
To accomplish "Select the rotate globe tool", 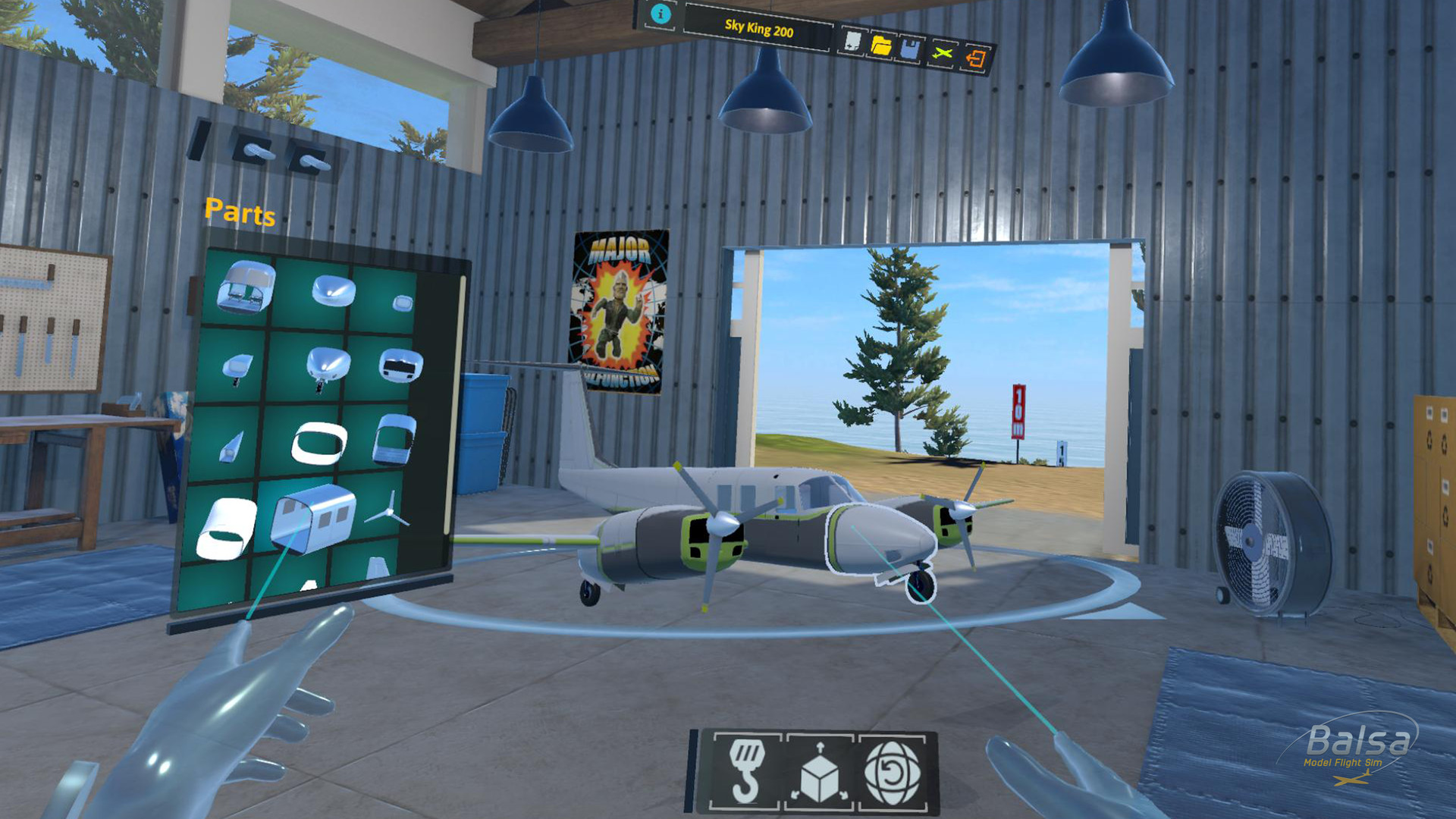I will pyautogui.click(x=893, y=773).
